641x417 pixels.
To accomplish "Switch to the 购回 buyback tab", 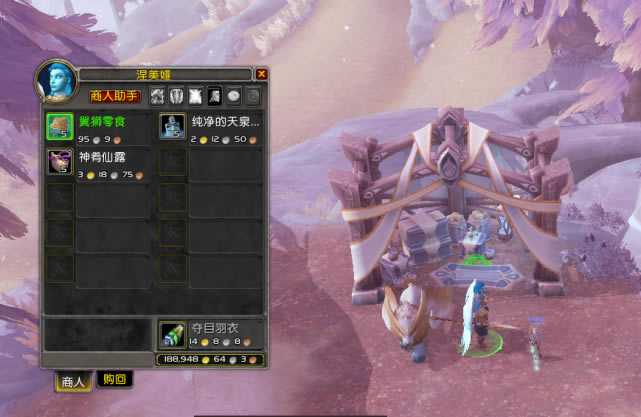I will click(115, 379).
